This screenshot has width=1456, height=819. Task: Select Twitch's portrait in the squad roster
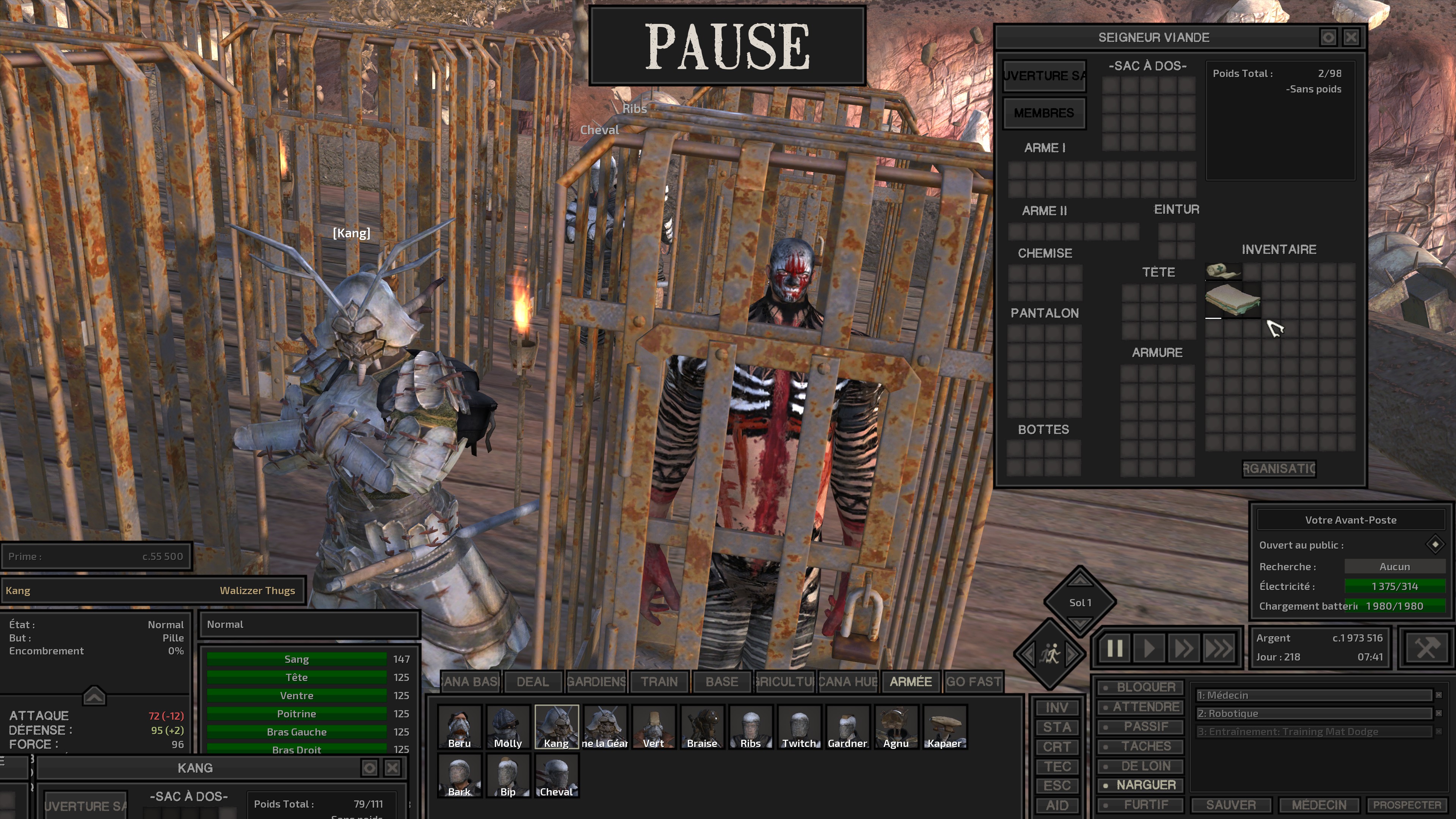click(x=799, y=726)
